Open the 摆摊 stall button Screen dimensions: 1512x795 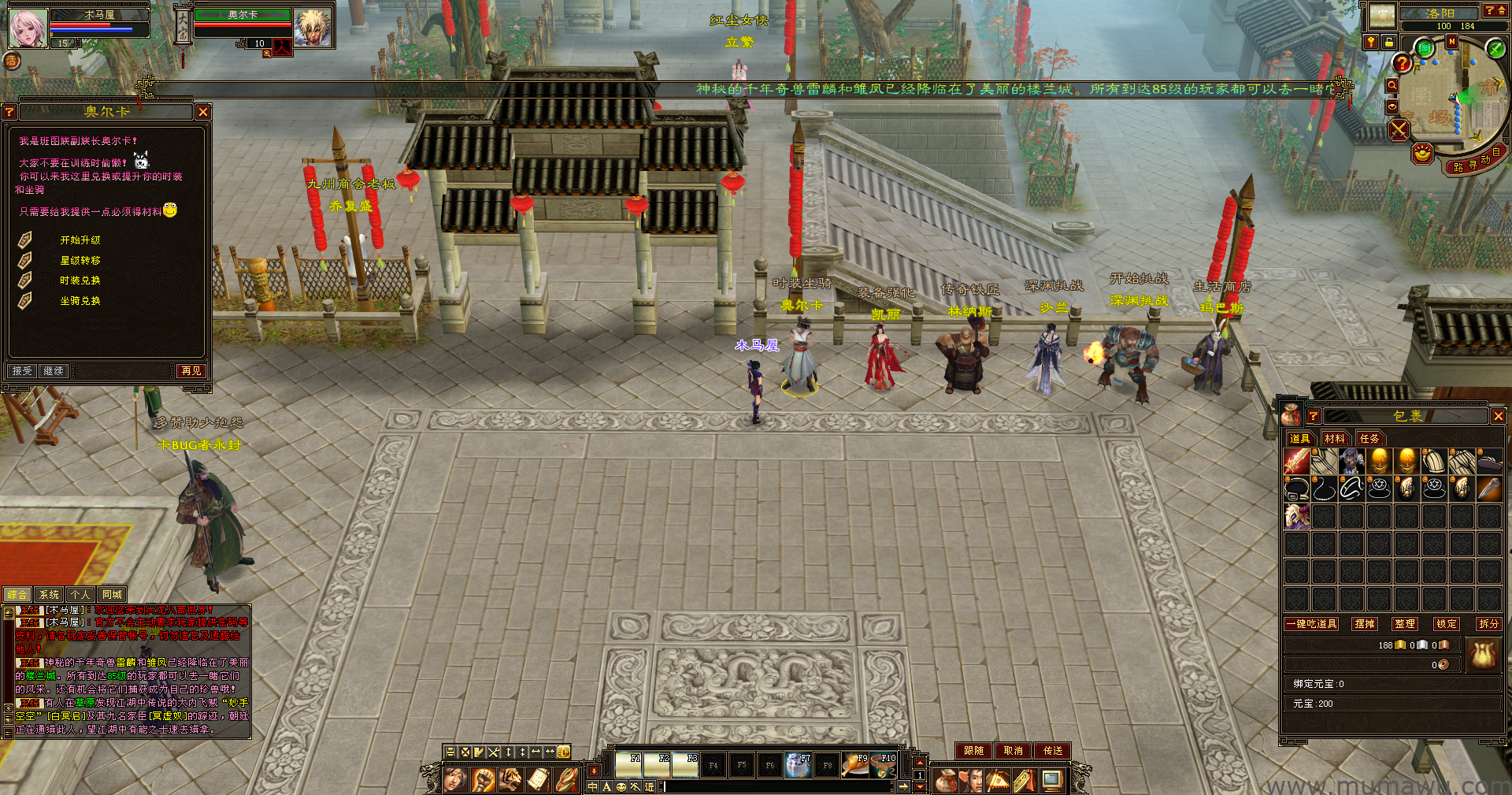(x=1364, y=624)
